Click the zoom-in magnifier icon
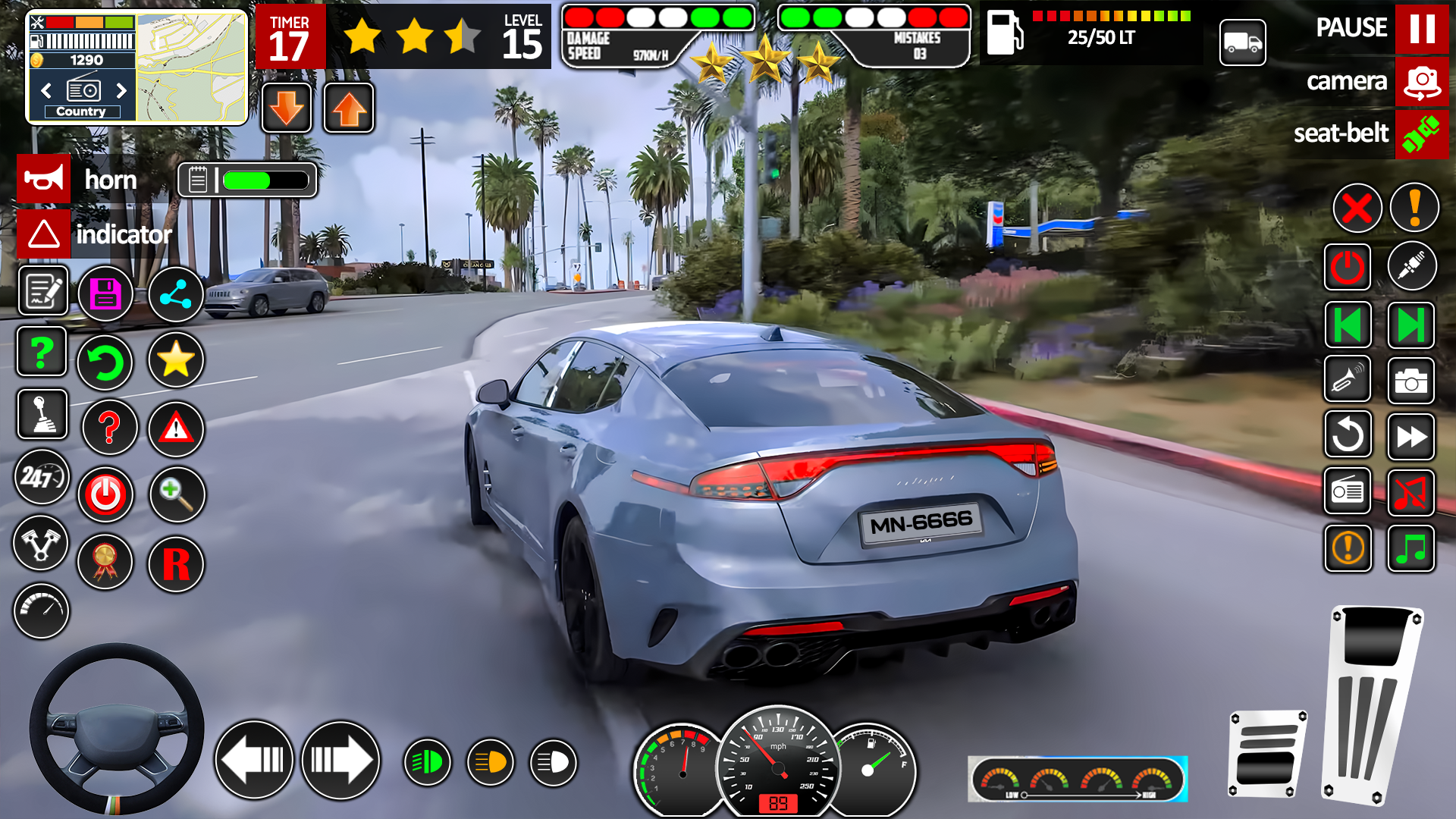The height and width of the screenshot is (819, 1456). (176, 494)
